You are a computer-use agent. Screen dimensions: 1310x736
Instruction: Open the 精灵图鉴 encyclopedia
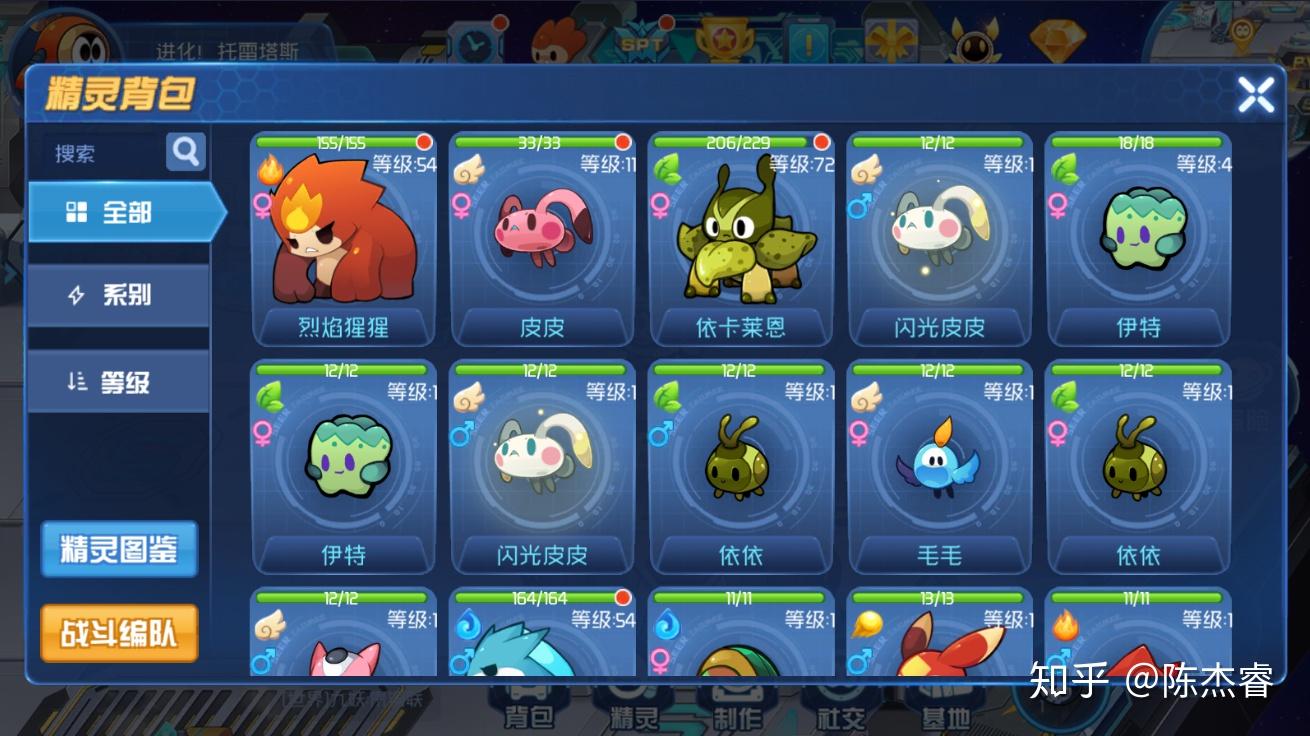(119, 549)
